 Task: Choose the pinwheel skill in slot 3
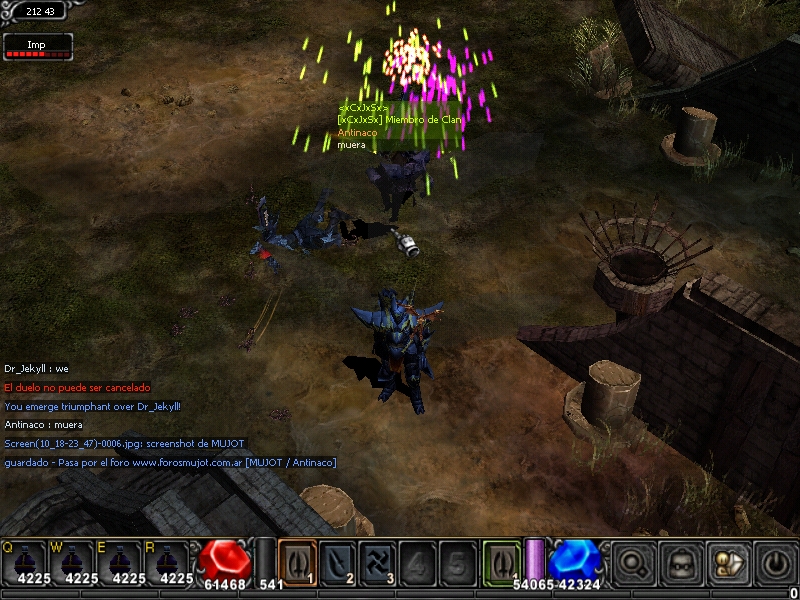(x=377, y=561)
